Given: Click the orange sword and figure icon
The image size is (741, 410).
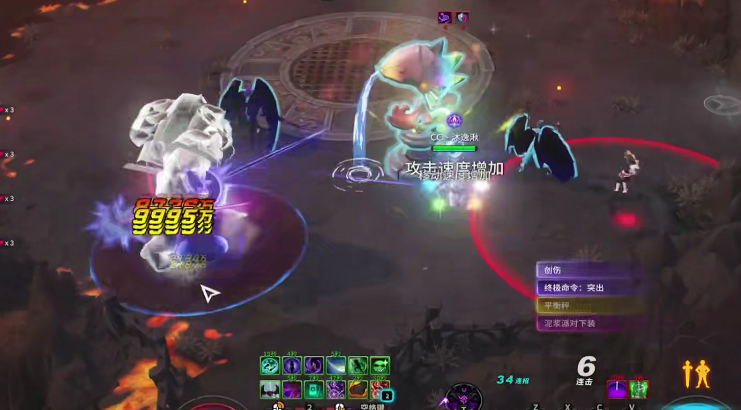Looking at the screenshot, I should pos(696,374).
